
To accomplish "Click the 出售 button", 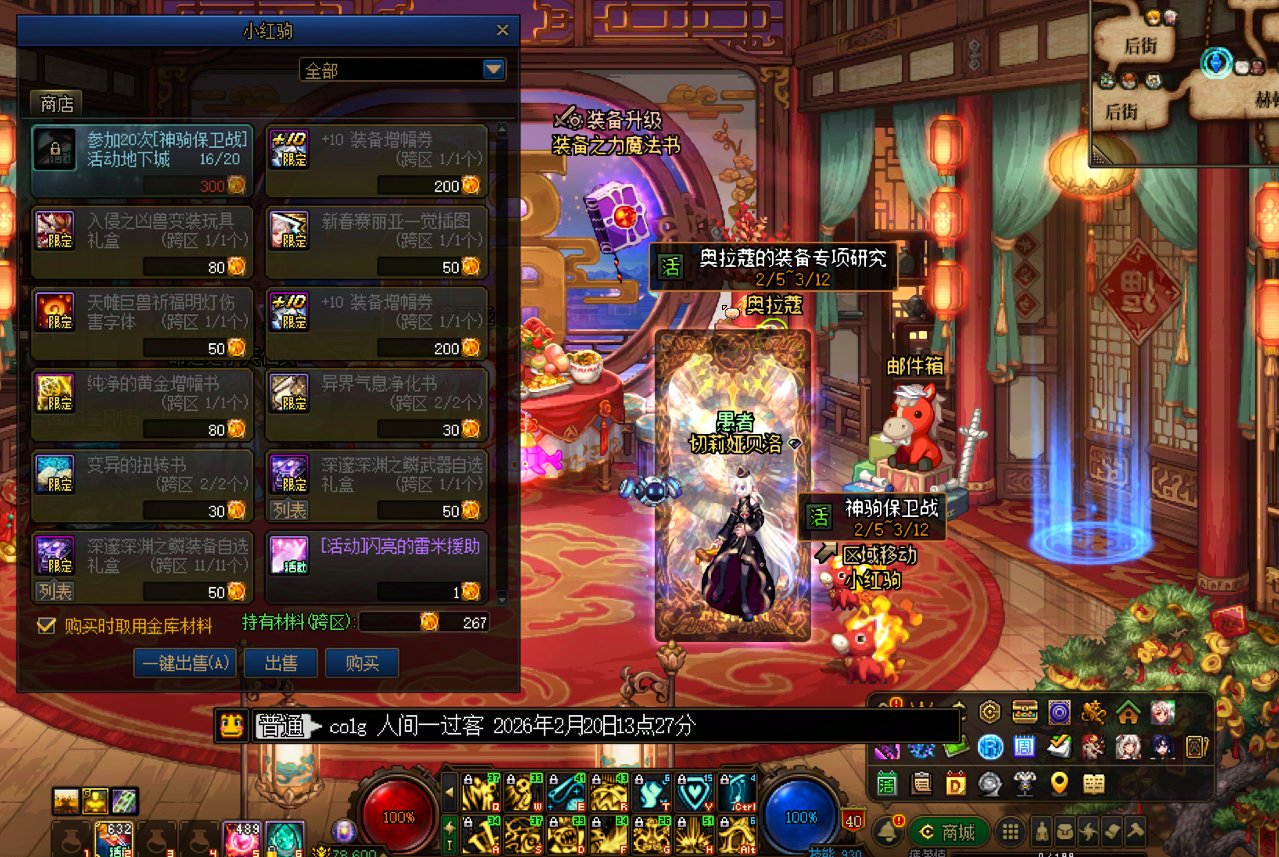I will tap(281, 663).
